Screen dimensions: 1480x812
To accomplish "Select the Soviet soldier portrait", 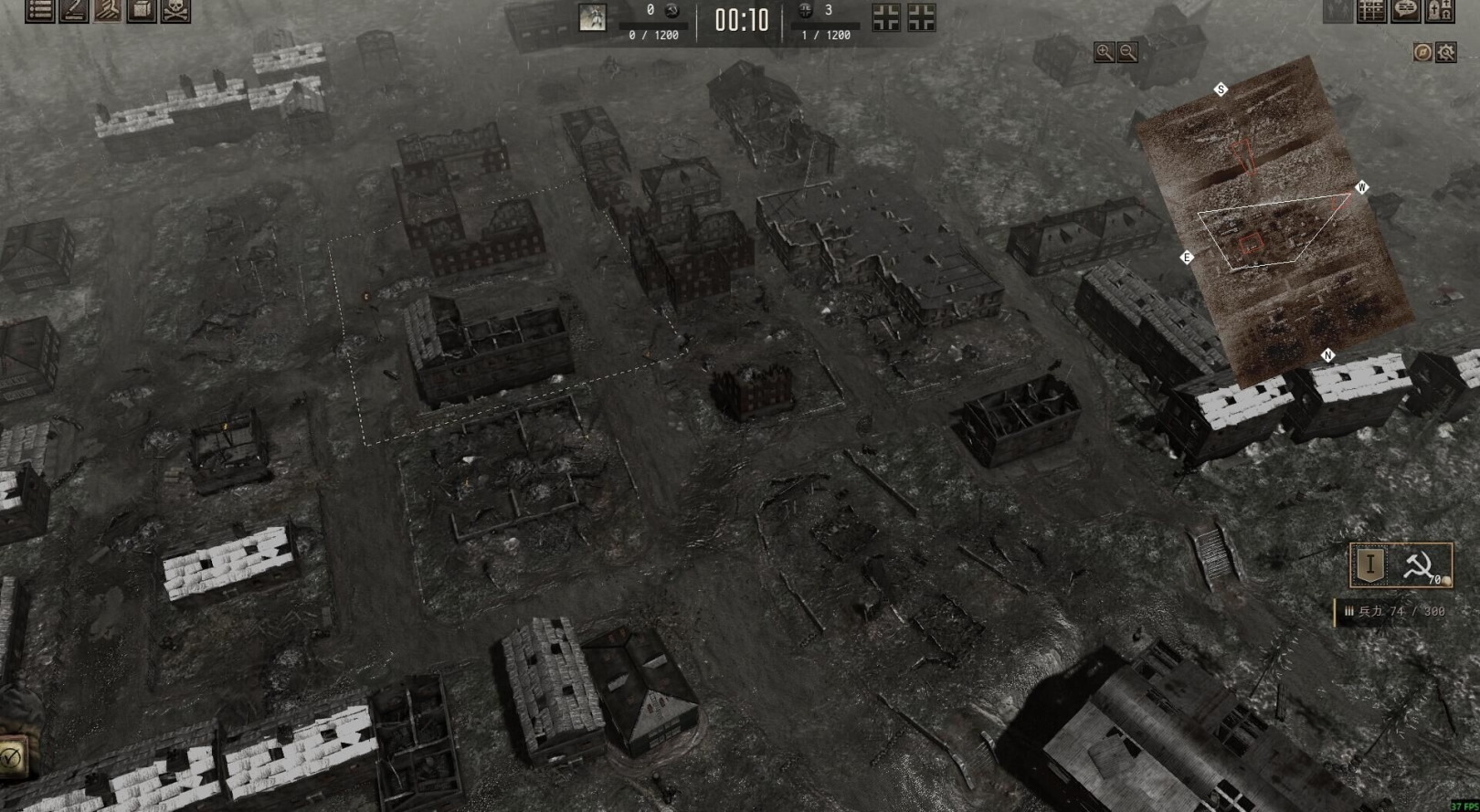I will [x=592, y=17].
